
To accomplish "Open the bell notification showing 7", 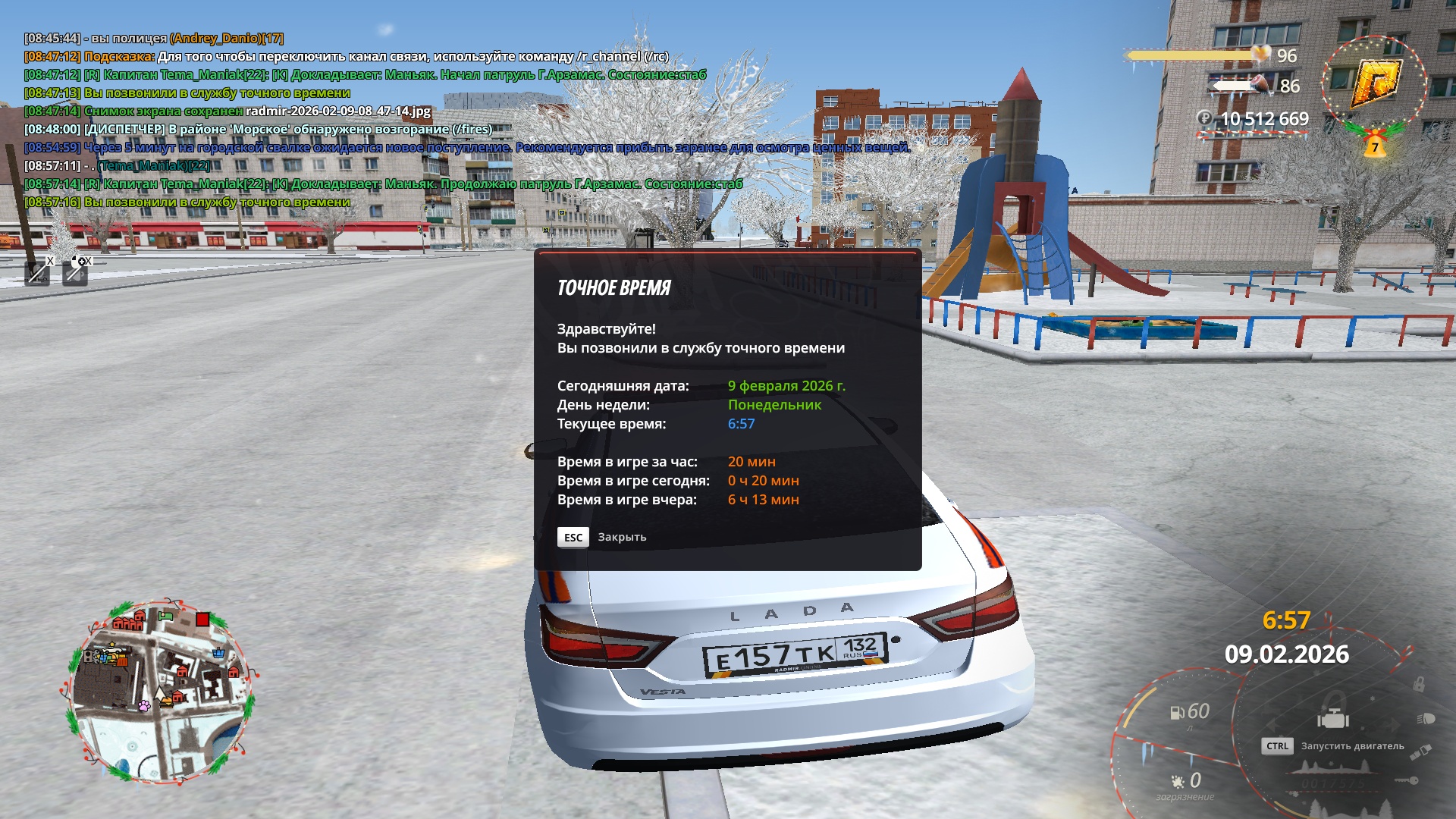I will tap(1374, 145).
